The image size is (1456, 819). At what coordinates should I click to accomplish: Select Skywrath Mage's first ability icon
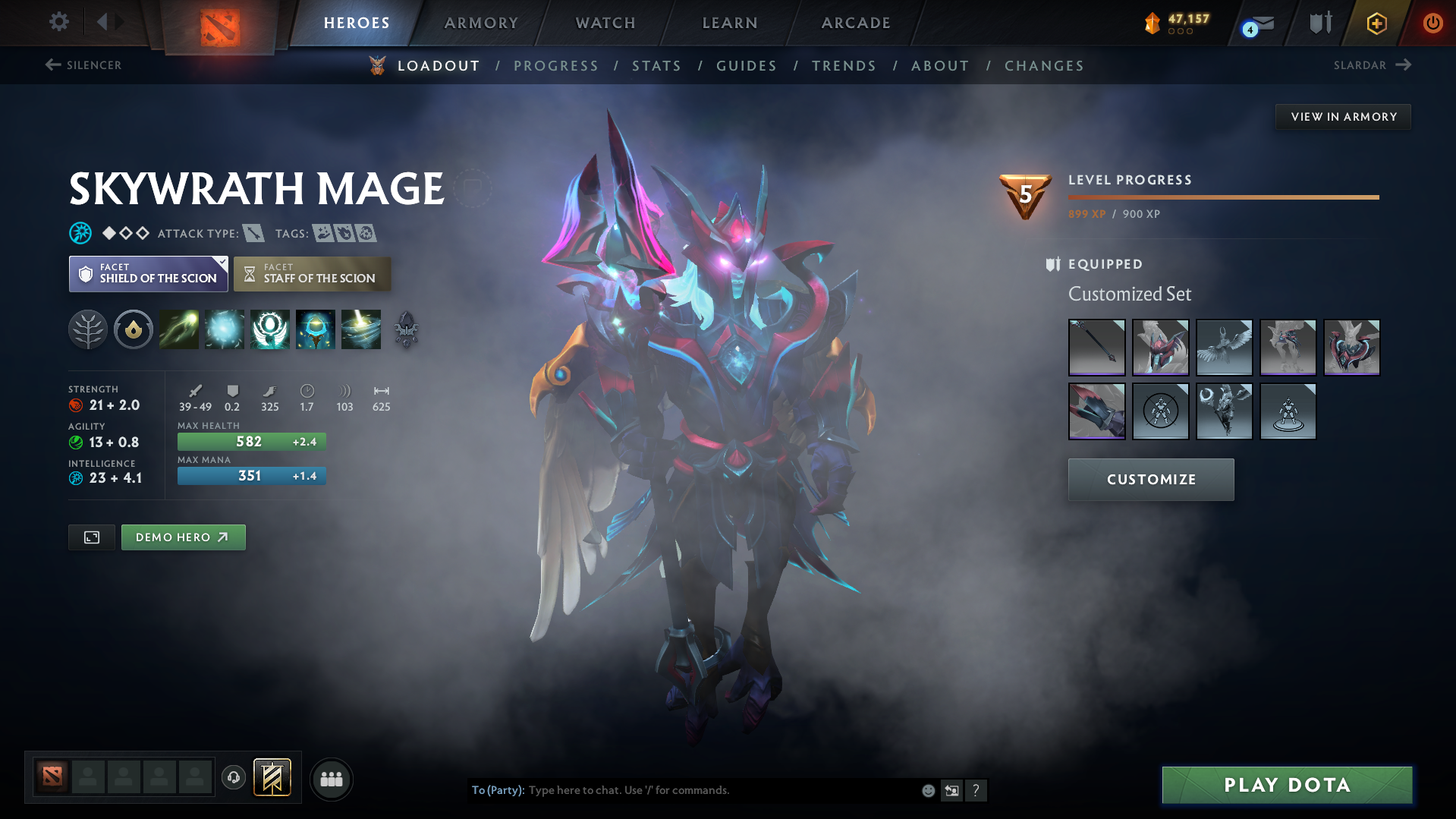coord(178,329)
